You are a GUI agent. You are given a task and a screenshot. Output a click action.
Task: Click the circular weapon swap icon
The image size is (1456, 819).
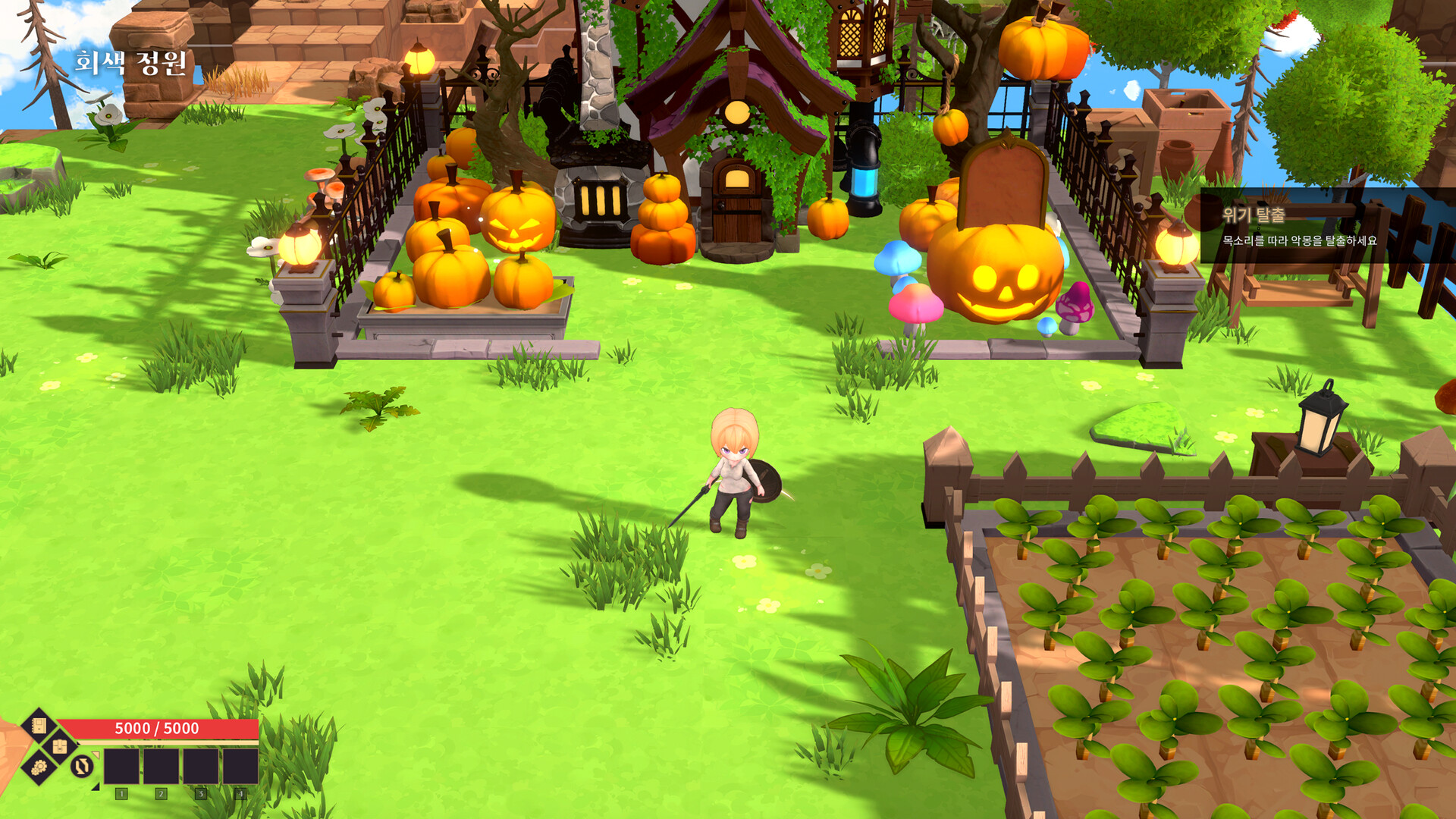[x=80, y=768]
